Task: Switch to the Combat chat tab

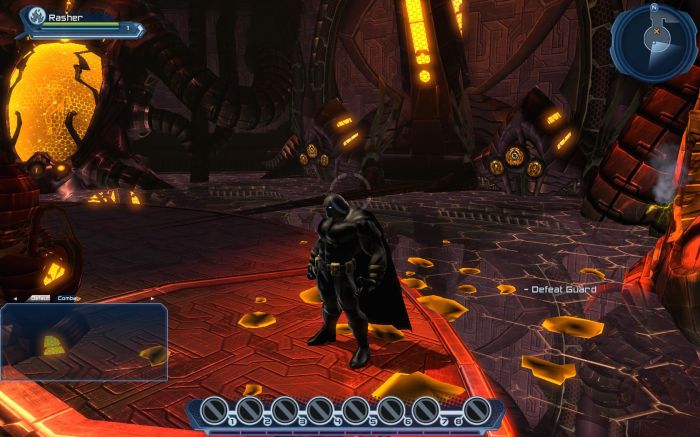Action: point(68,298)
